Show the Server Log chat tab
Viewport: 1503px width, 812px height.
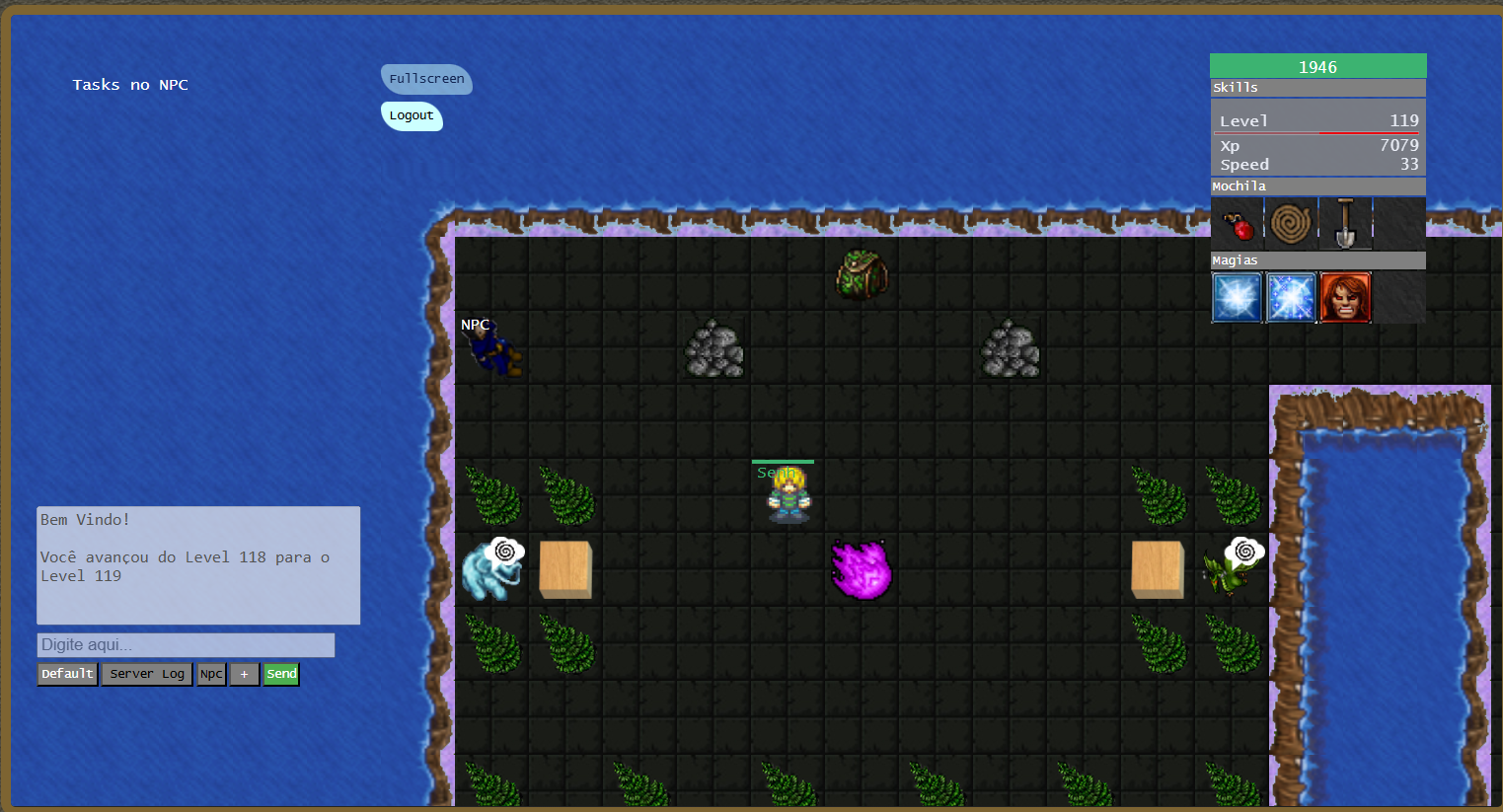pos(147,674)
